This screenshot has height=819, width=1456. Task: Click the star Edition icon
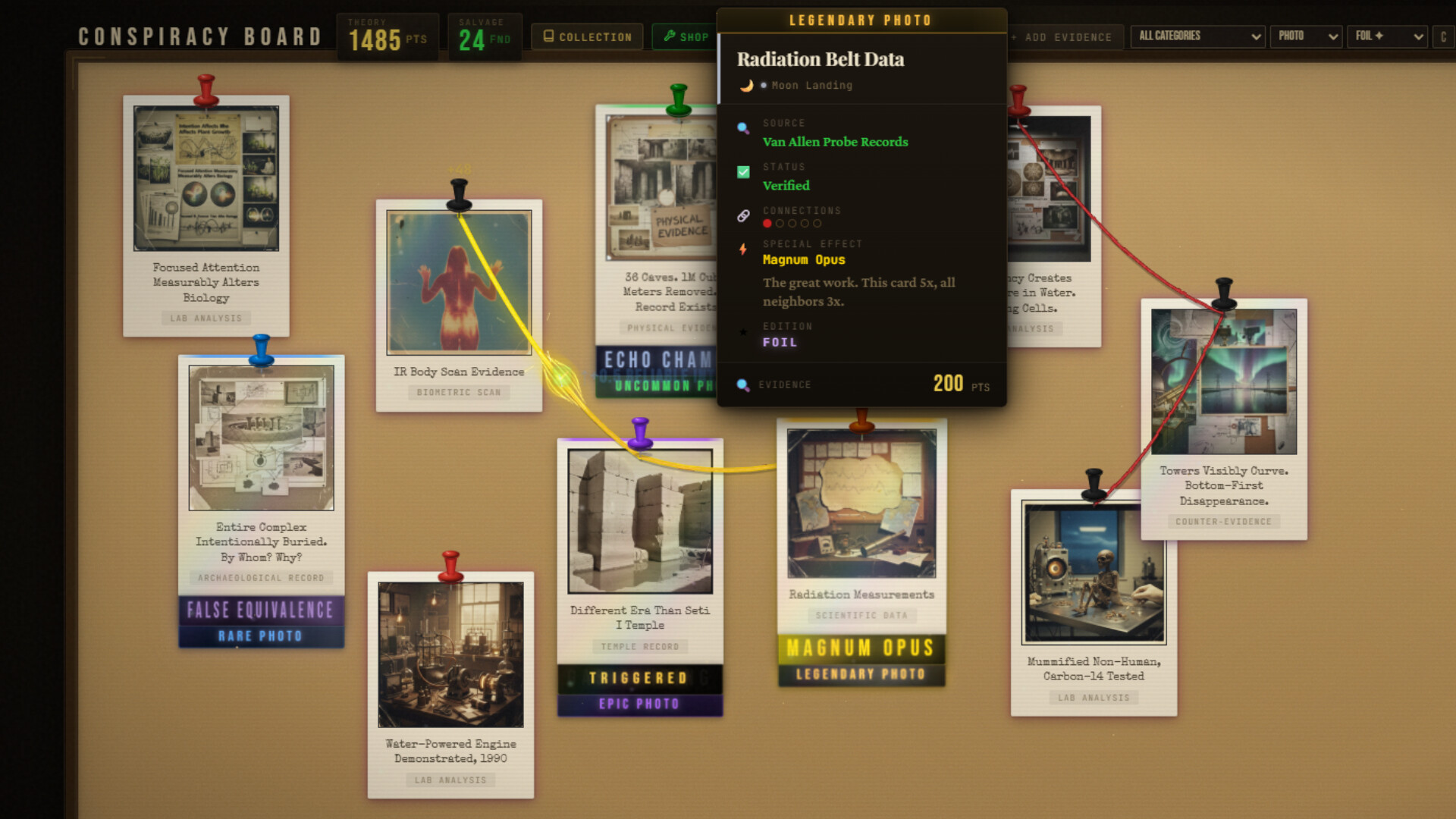[742, 331]
